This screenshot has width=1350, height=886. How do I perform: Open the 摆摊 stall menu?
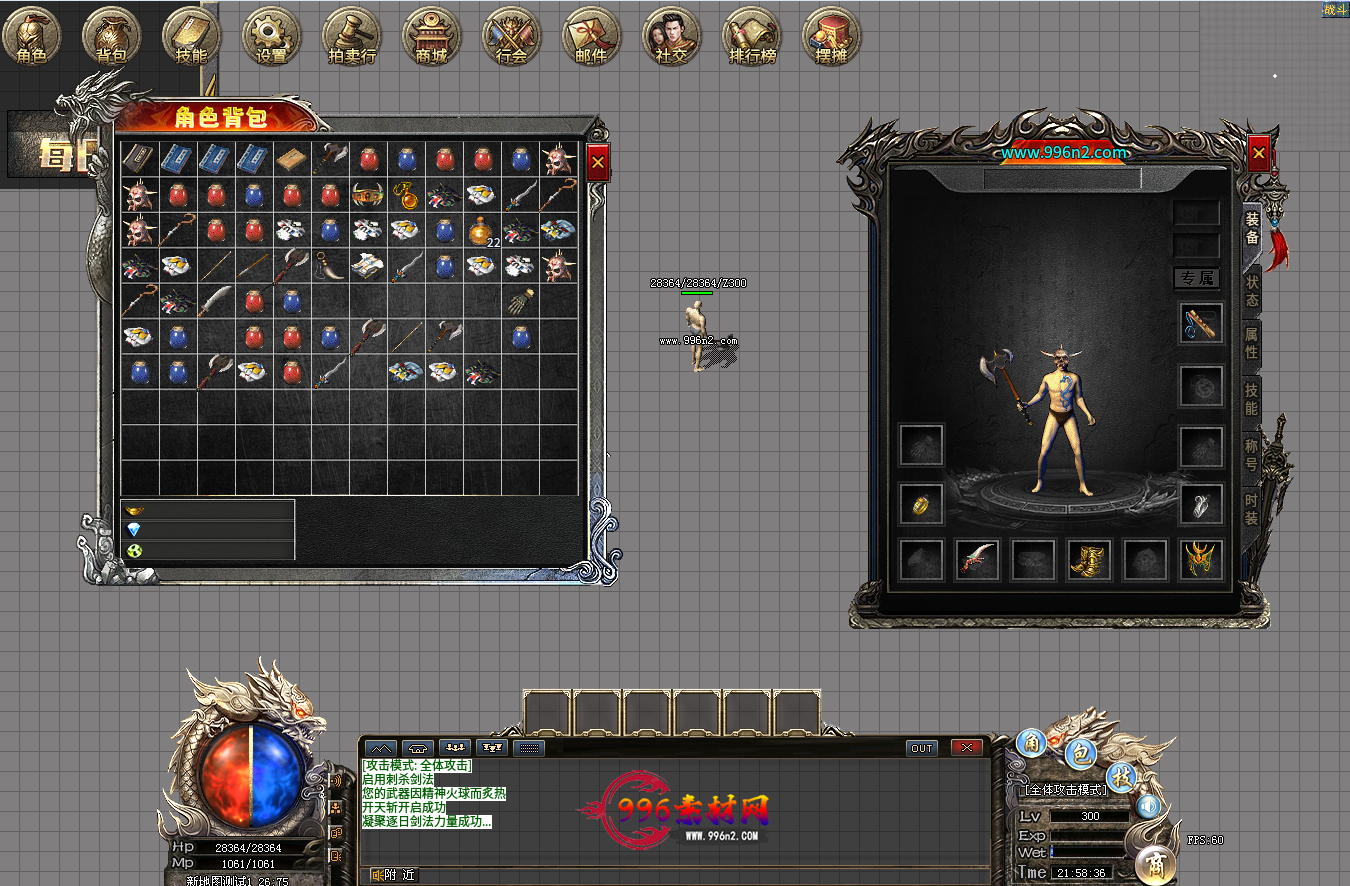coord(832,37)
